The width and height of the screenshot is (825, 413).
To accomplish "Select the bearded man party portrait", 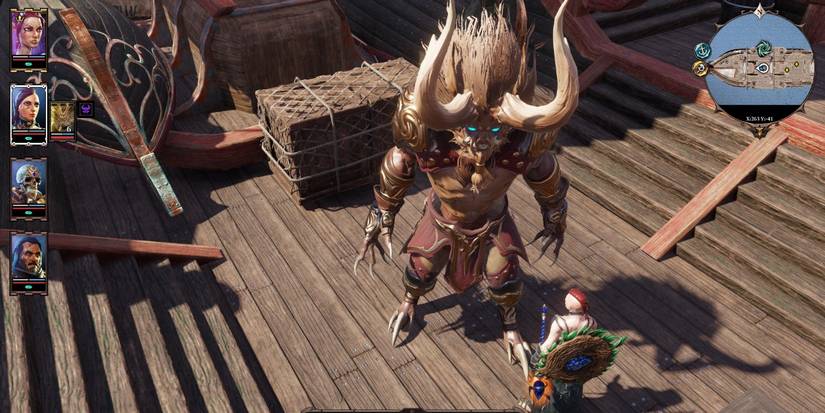I will coord(27,256).
